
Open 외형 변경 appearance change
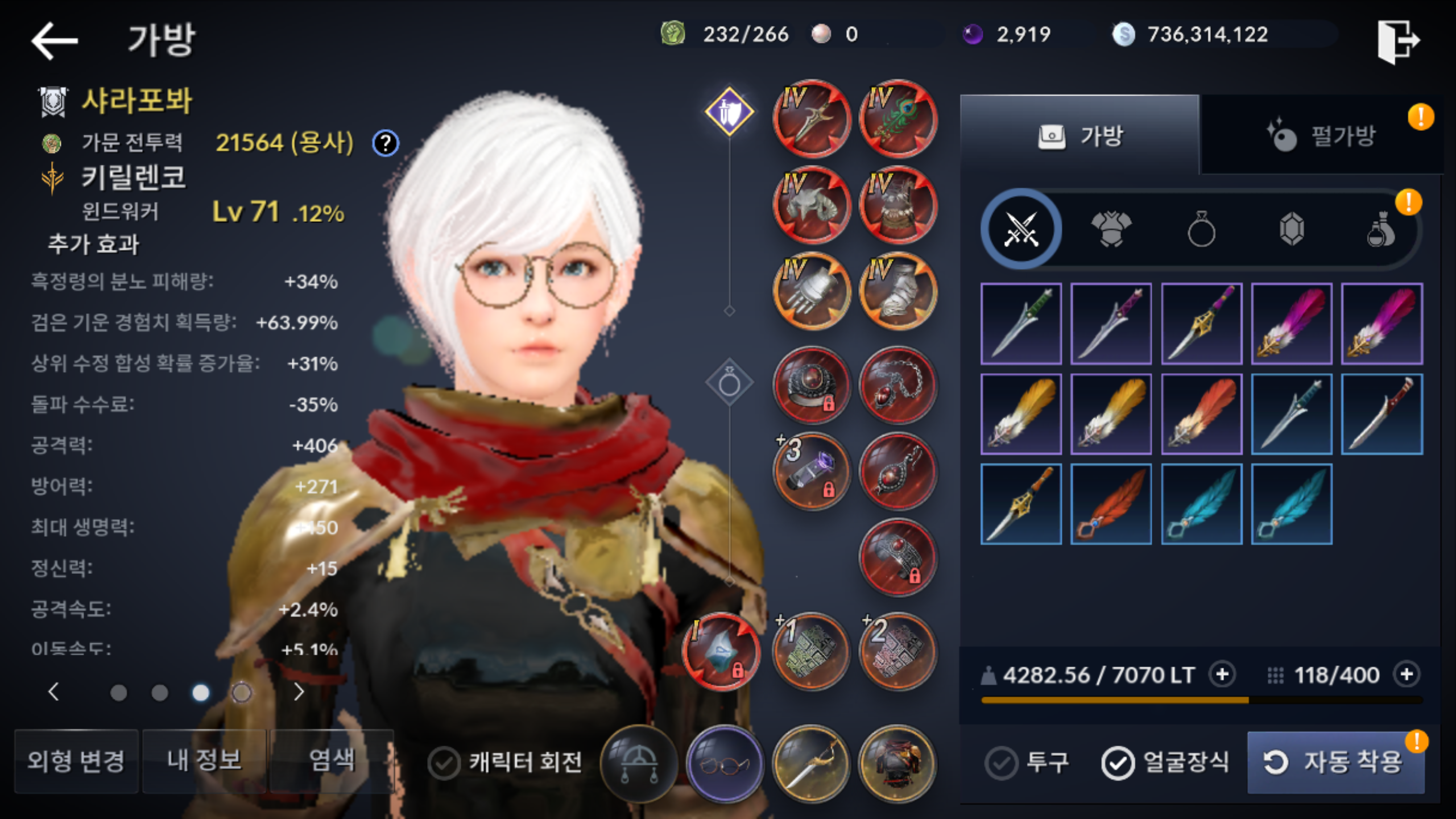[76, 761]
